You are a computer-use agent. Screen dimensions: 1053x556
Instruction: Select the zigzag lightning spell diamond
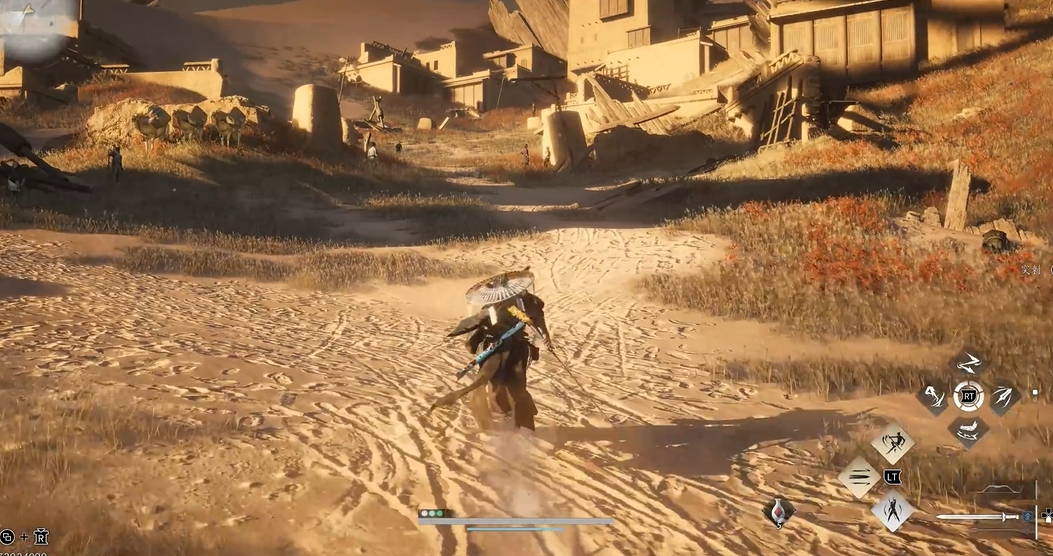969,363
